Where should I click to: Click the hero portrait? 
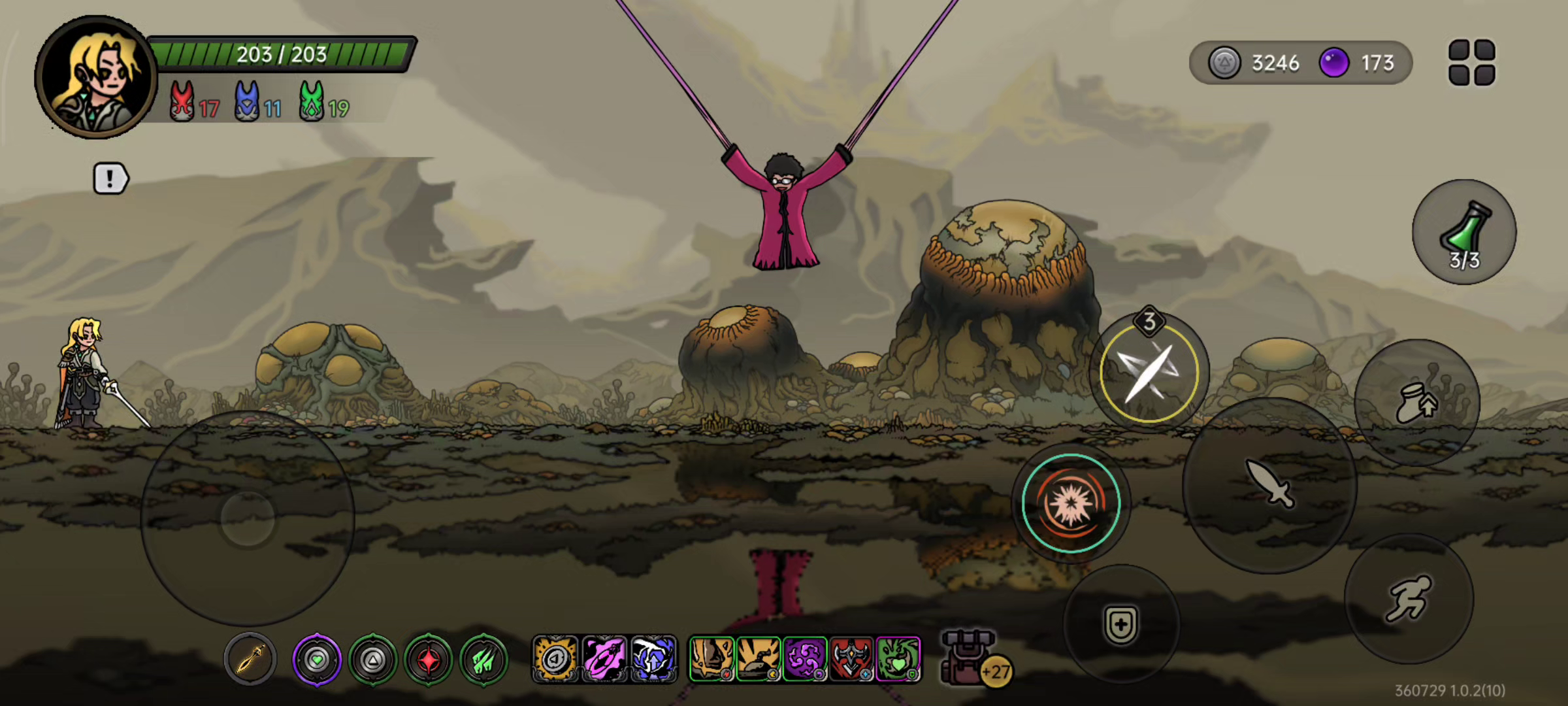(x=96, y=77)
